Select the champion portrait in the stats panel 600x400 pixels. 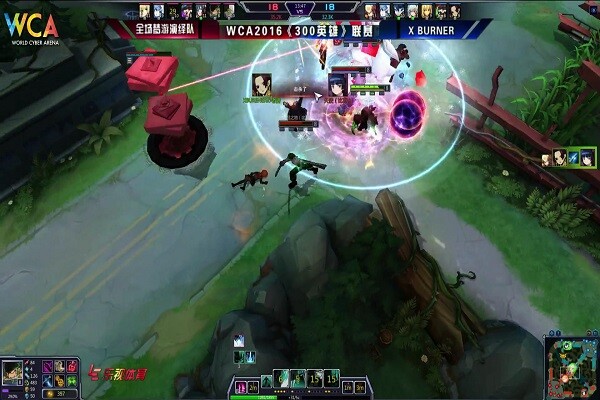12,373
